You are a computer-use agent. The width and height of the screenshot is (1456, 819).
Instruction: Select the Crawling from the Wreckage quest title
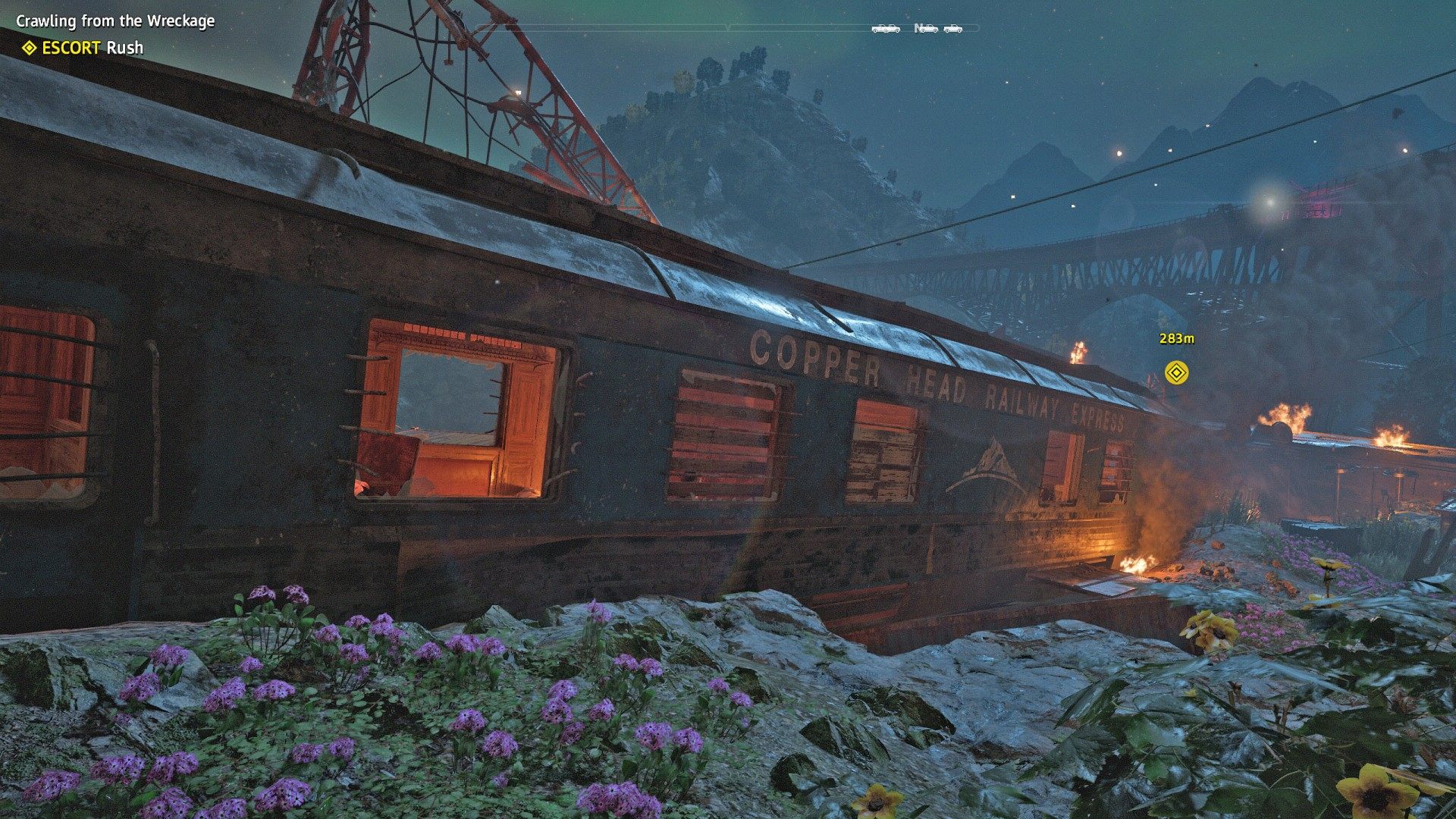[115, 20]
